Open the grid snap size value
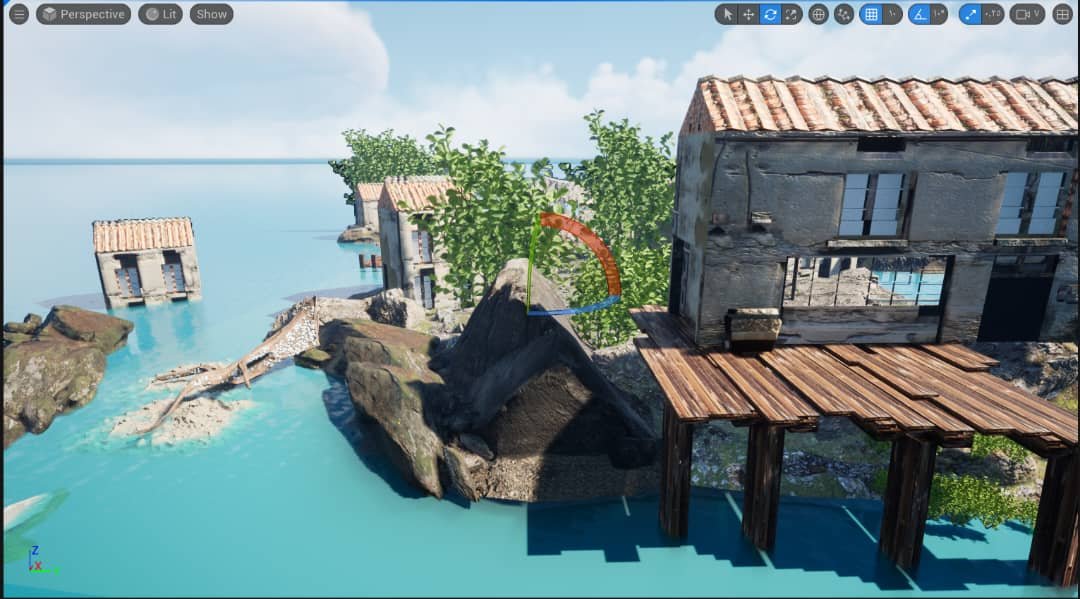1080x599 pixels. [892, 14]
